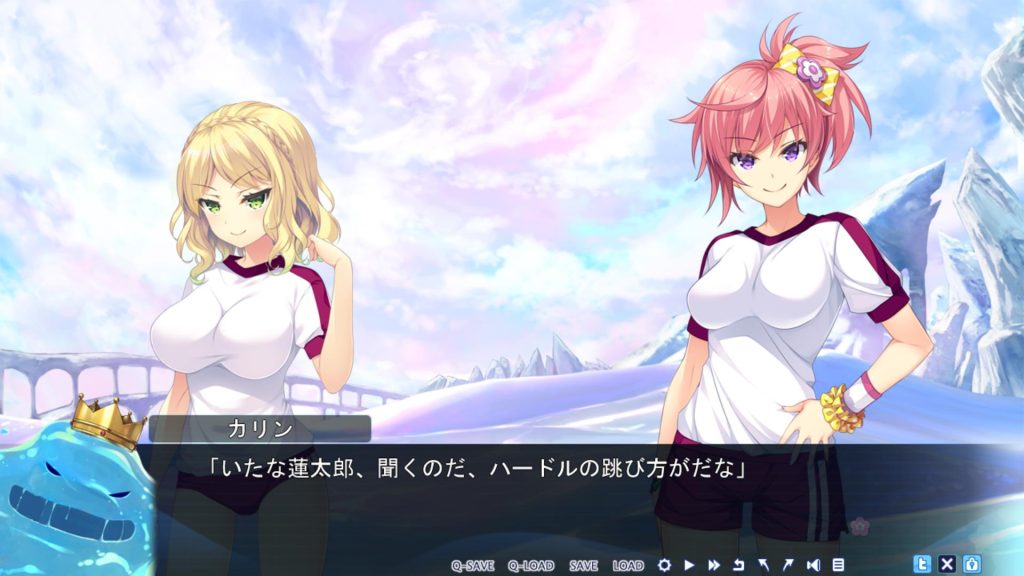Open the LOAD menu

point(628,565)
